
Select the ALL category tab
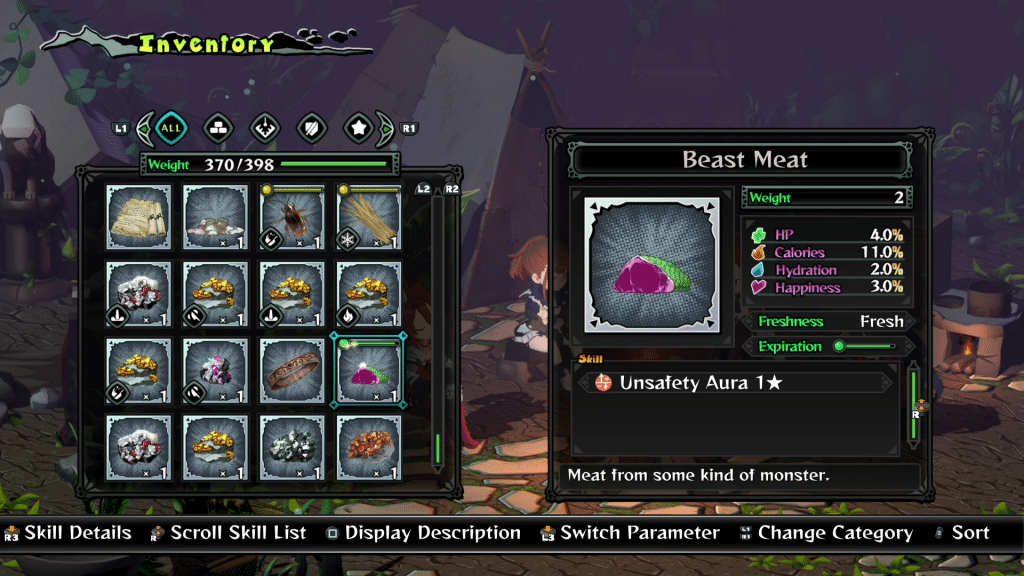(171, 128)
